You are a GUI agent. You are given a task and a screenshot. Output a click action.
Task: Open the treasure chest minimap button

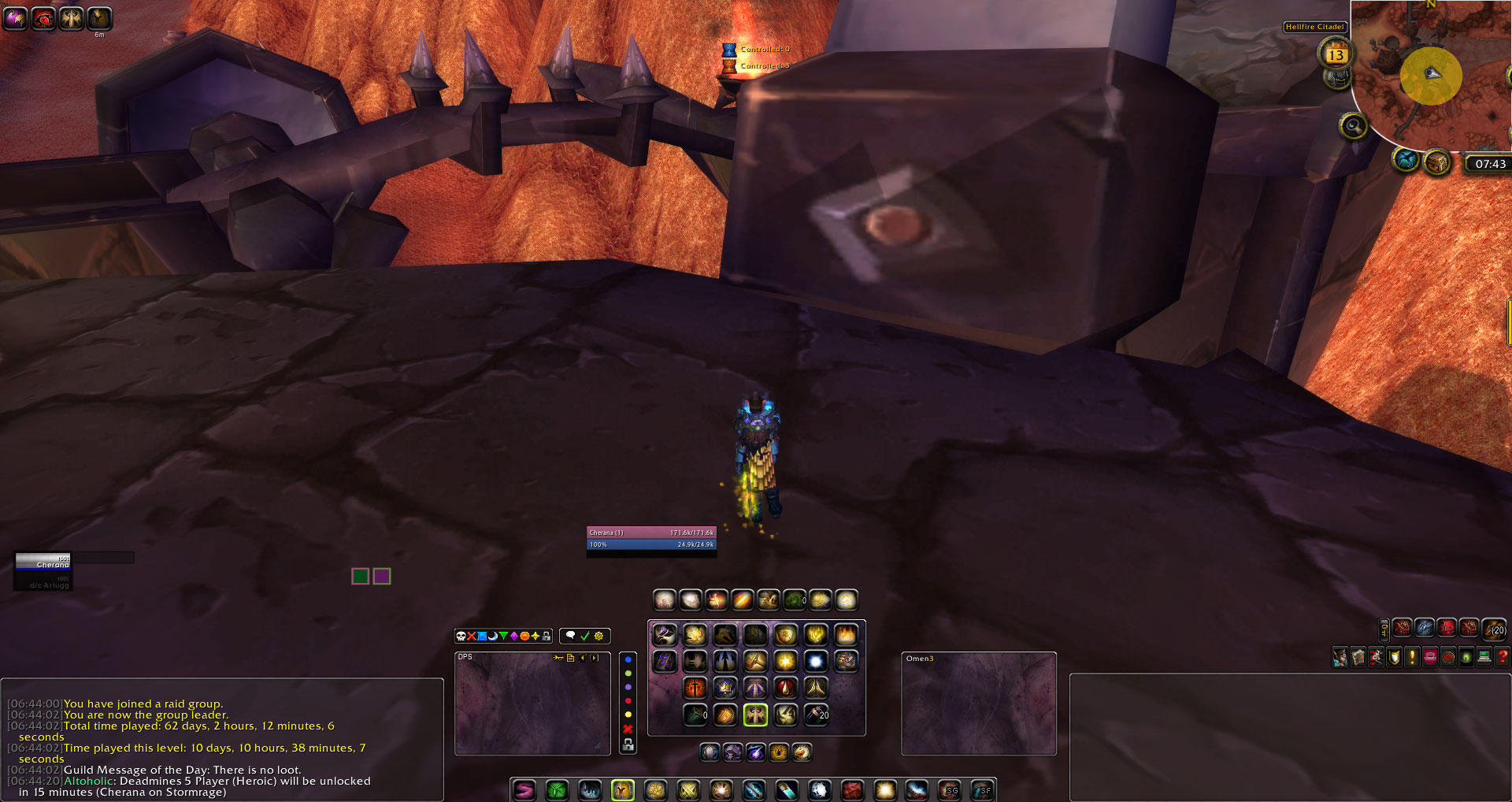[x=1437, y=162]
